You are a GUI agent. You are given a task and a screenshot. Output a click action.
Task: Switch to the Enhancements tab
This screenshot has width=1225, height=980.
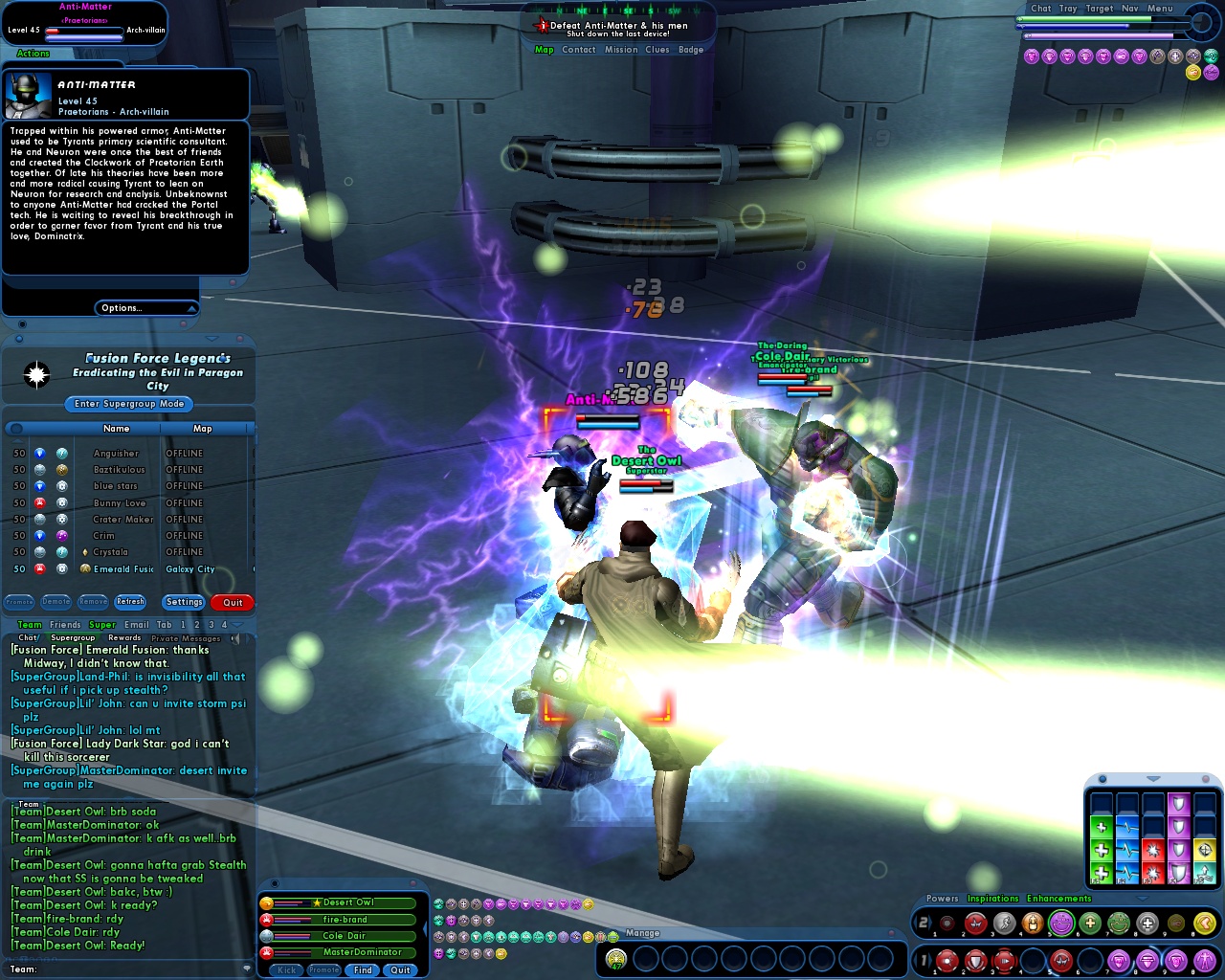(1058, 898)
